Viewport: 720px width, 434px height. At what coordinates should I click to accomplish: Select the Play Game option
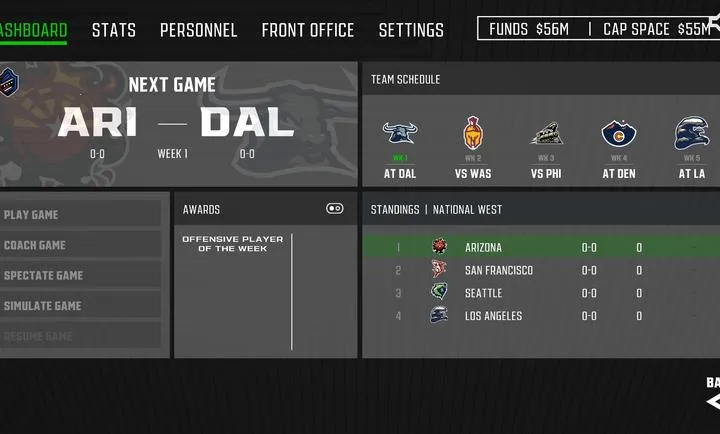point(81,214)
